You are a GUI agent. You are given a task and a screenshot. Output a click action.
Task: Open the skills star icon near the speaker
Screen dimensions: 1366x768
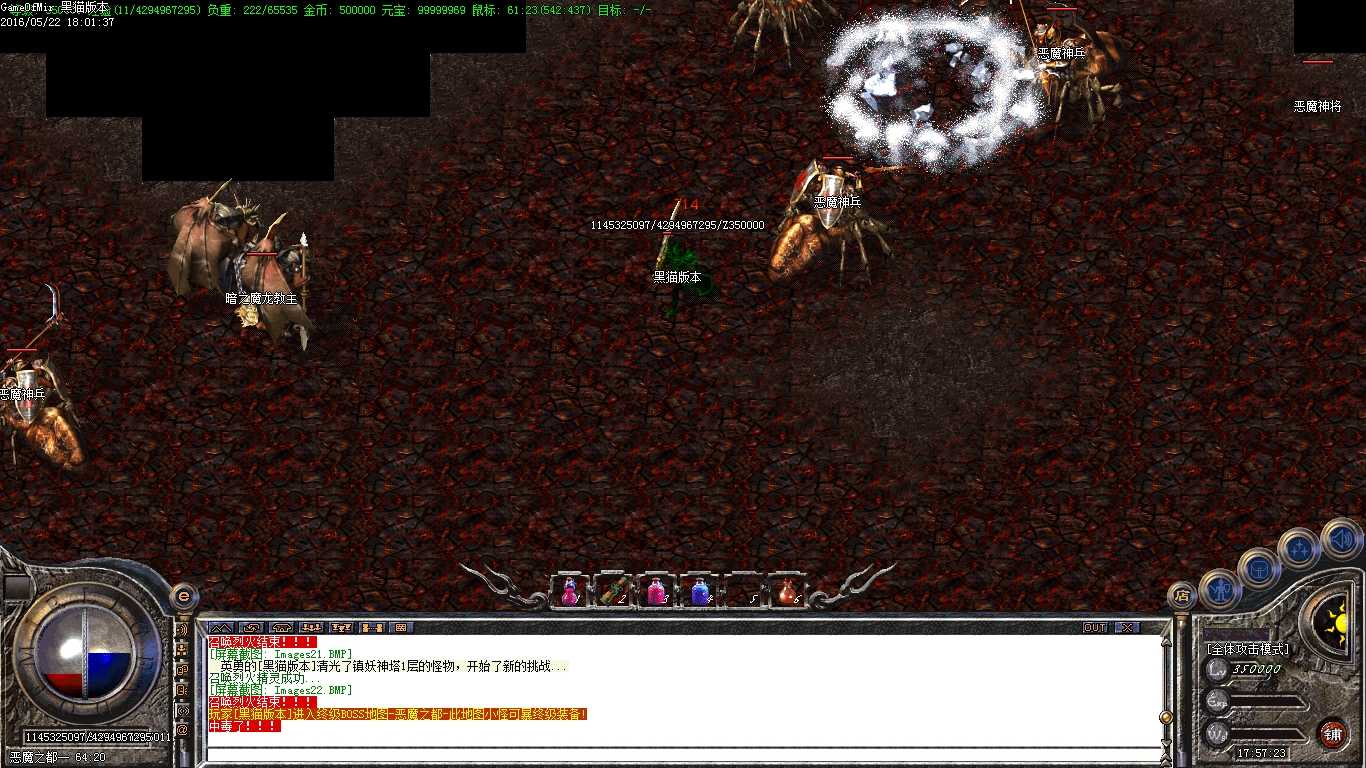point(1298,550)
